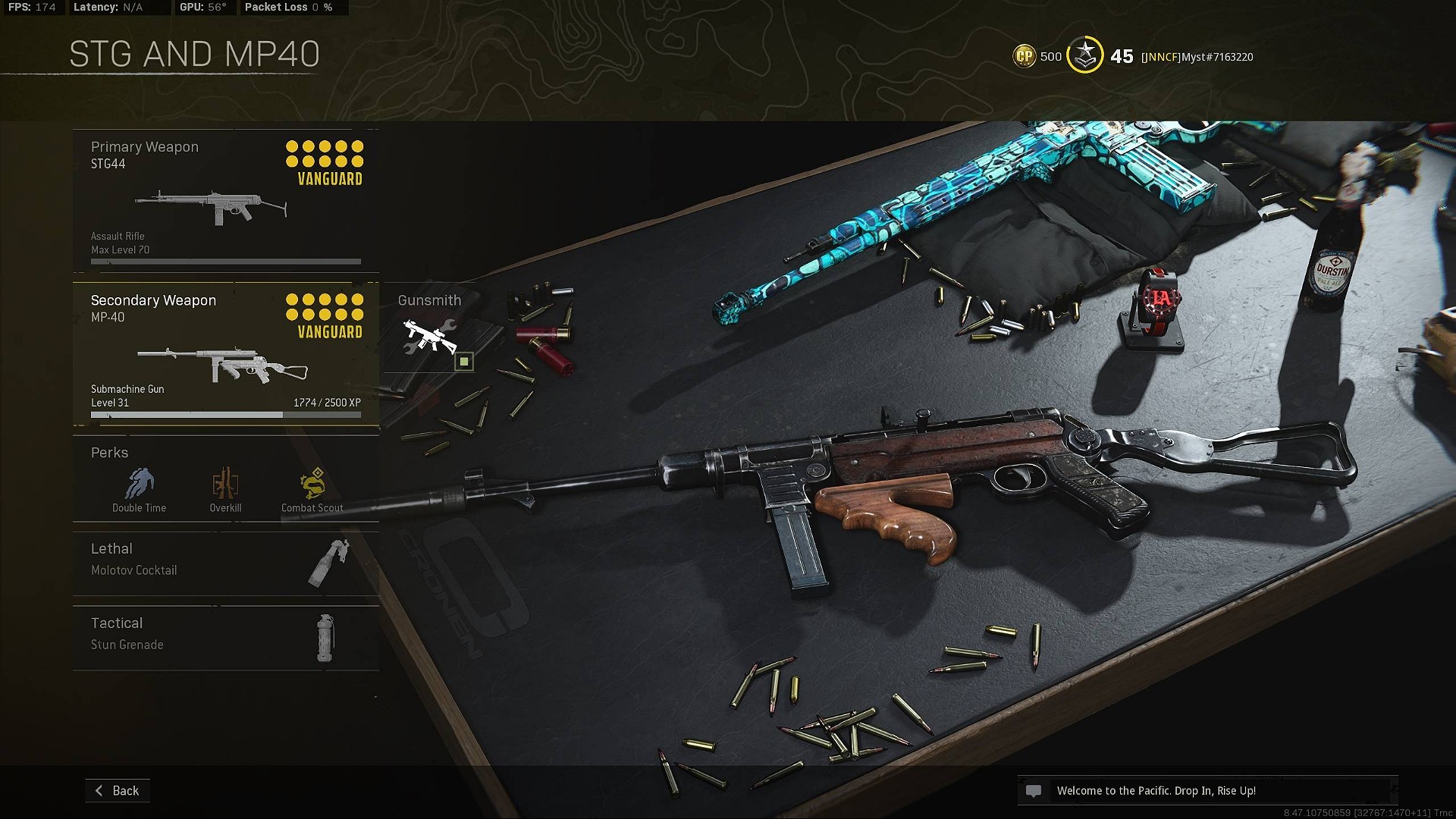Rename the STG AND MP40 loadout title

pyautogui.click(x=194, y=55)
